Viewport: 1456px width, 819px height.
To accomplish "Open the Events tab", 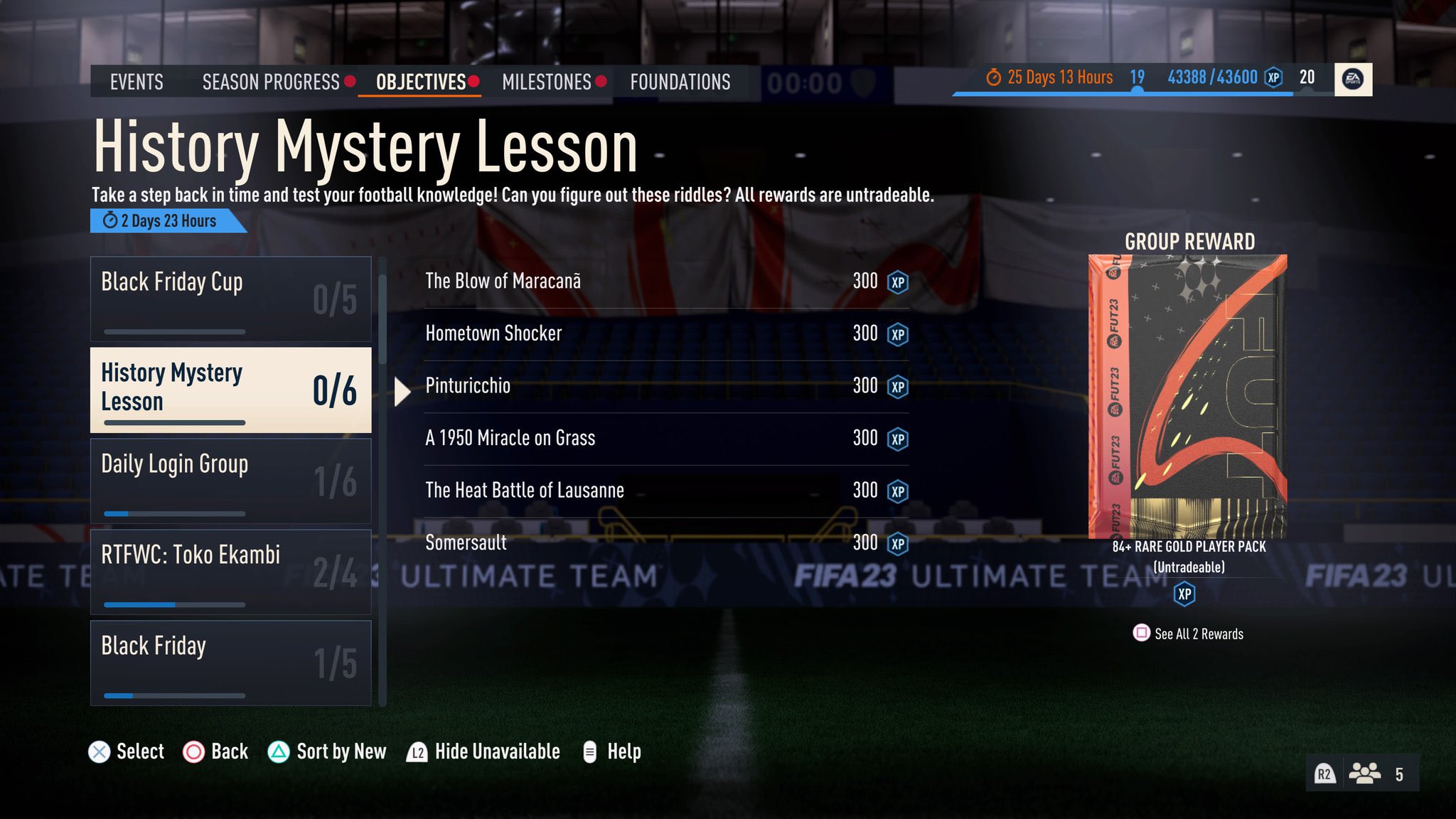I will [x=136, y=82].
